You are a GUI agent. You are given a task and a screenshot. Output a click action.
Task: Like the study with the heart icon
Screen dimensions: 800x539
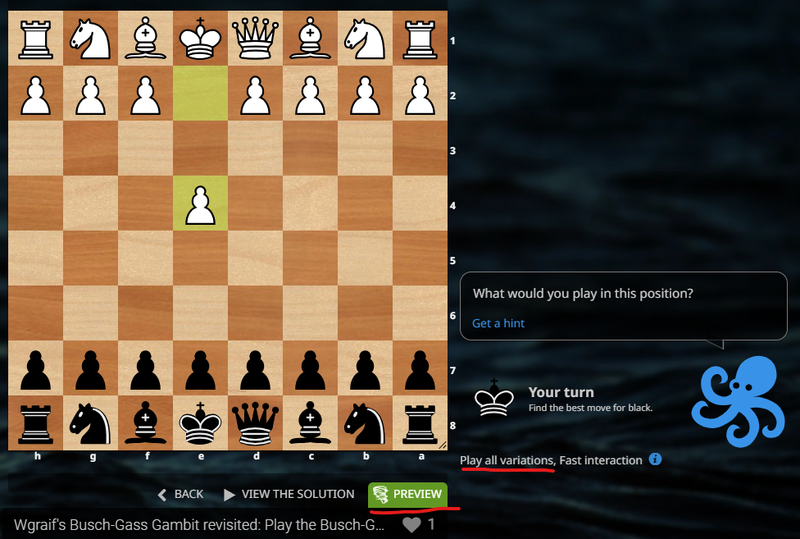411,524
